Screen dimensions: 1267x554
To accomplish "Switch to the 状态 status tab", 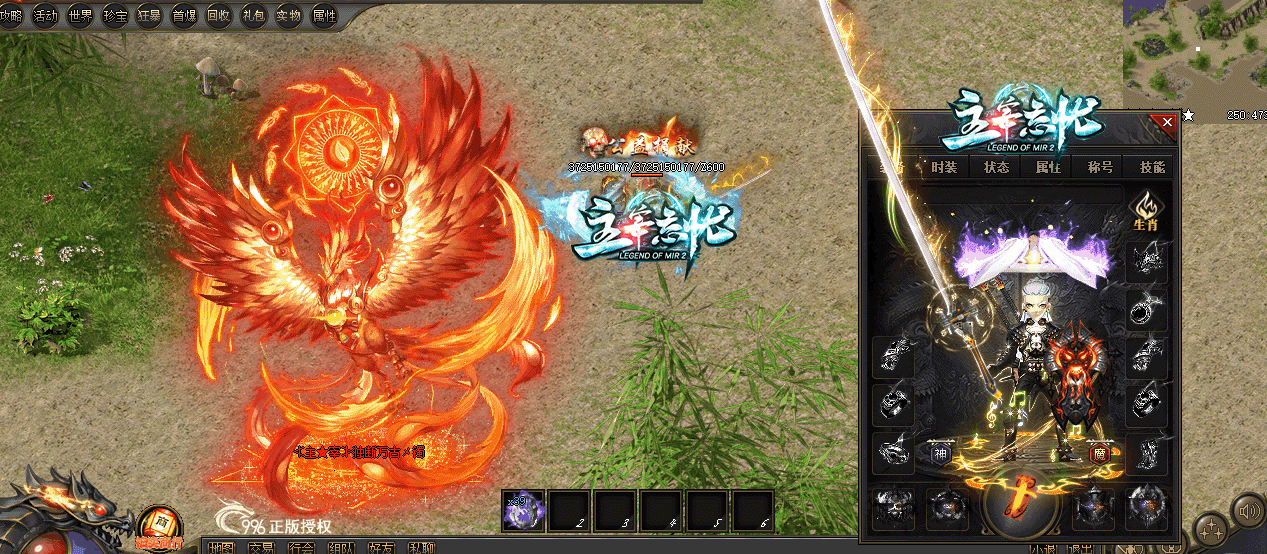I will click(996, 167).
